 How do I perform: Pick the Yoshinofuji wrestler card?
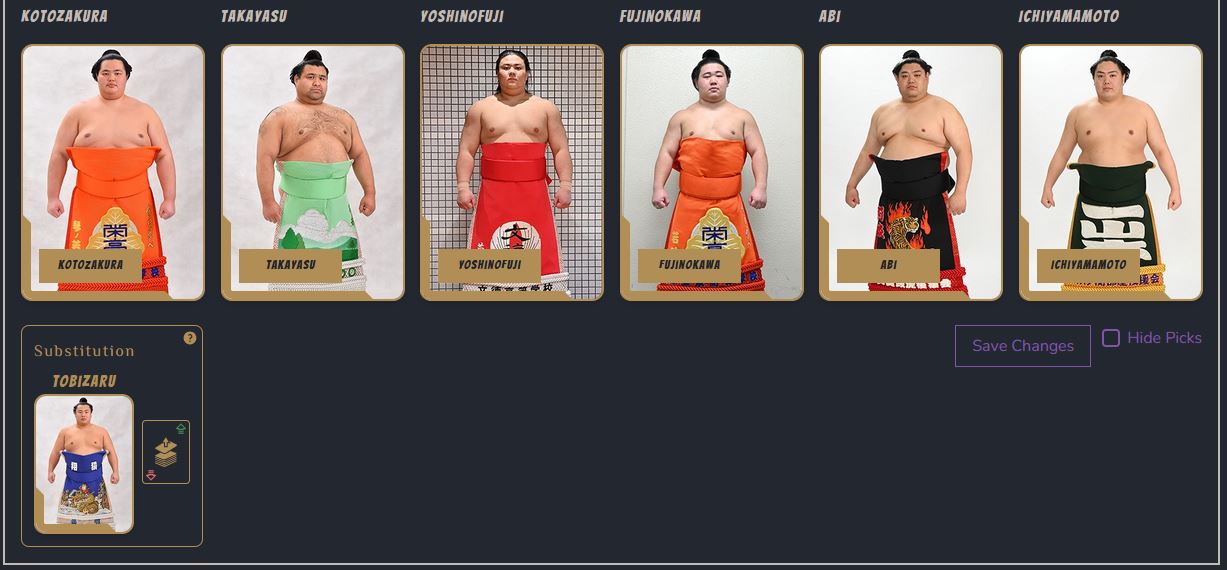(512, 172)
